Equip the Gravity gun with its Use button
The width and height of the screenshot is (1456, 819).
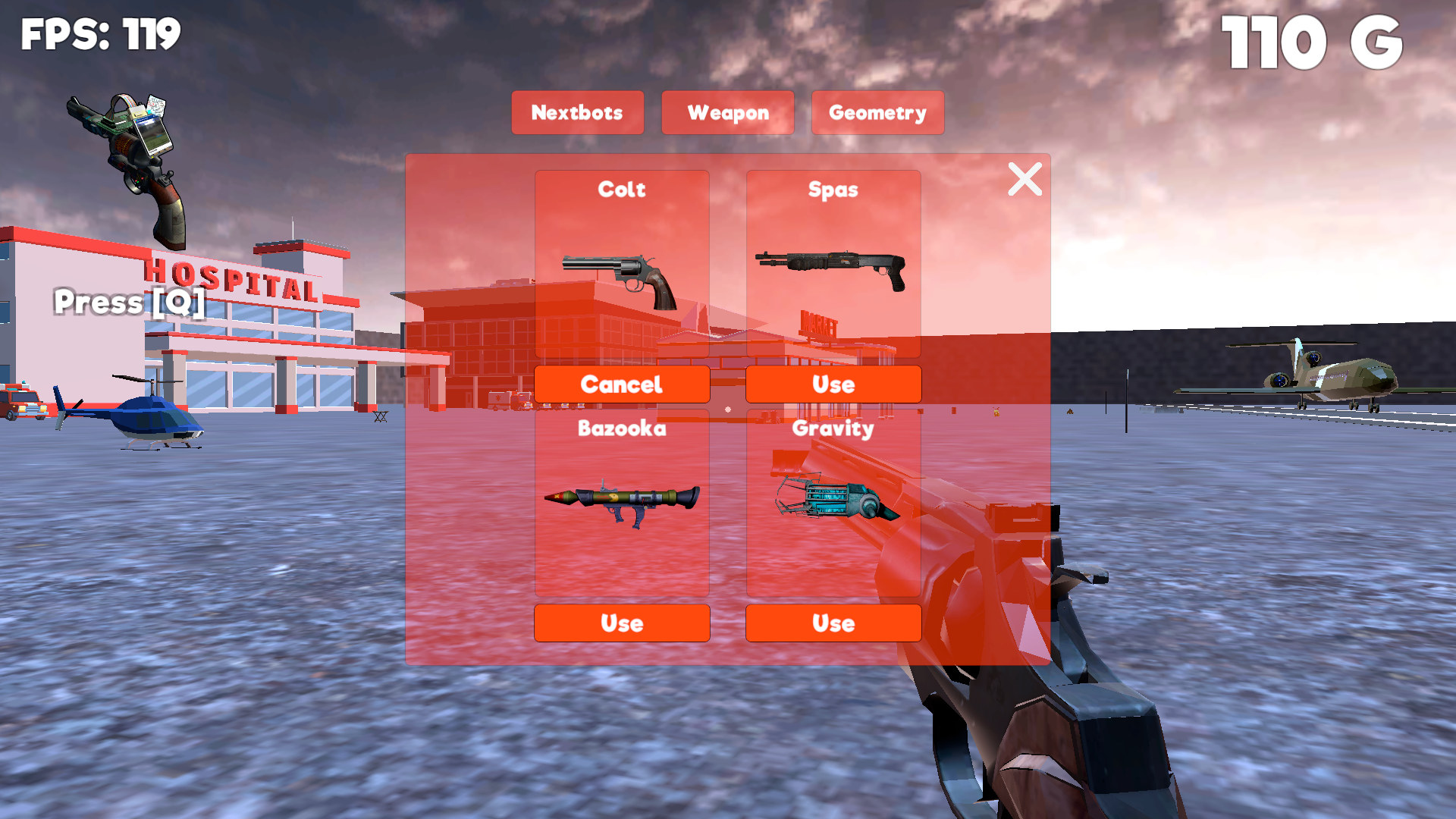coord(833,623)
